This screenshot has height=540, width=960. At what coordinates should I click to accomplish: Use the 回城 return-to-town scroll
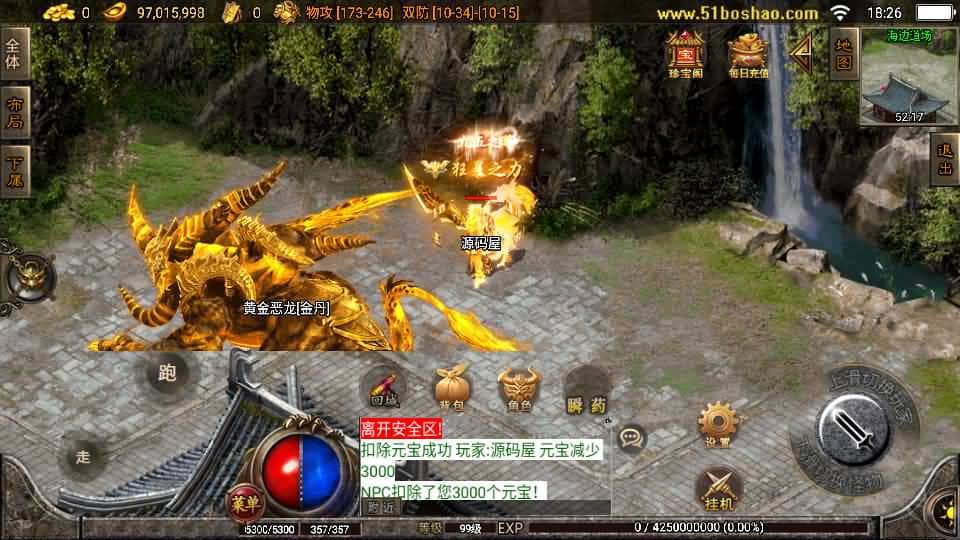tap(384, 388)
